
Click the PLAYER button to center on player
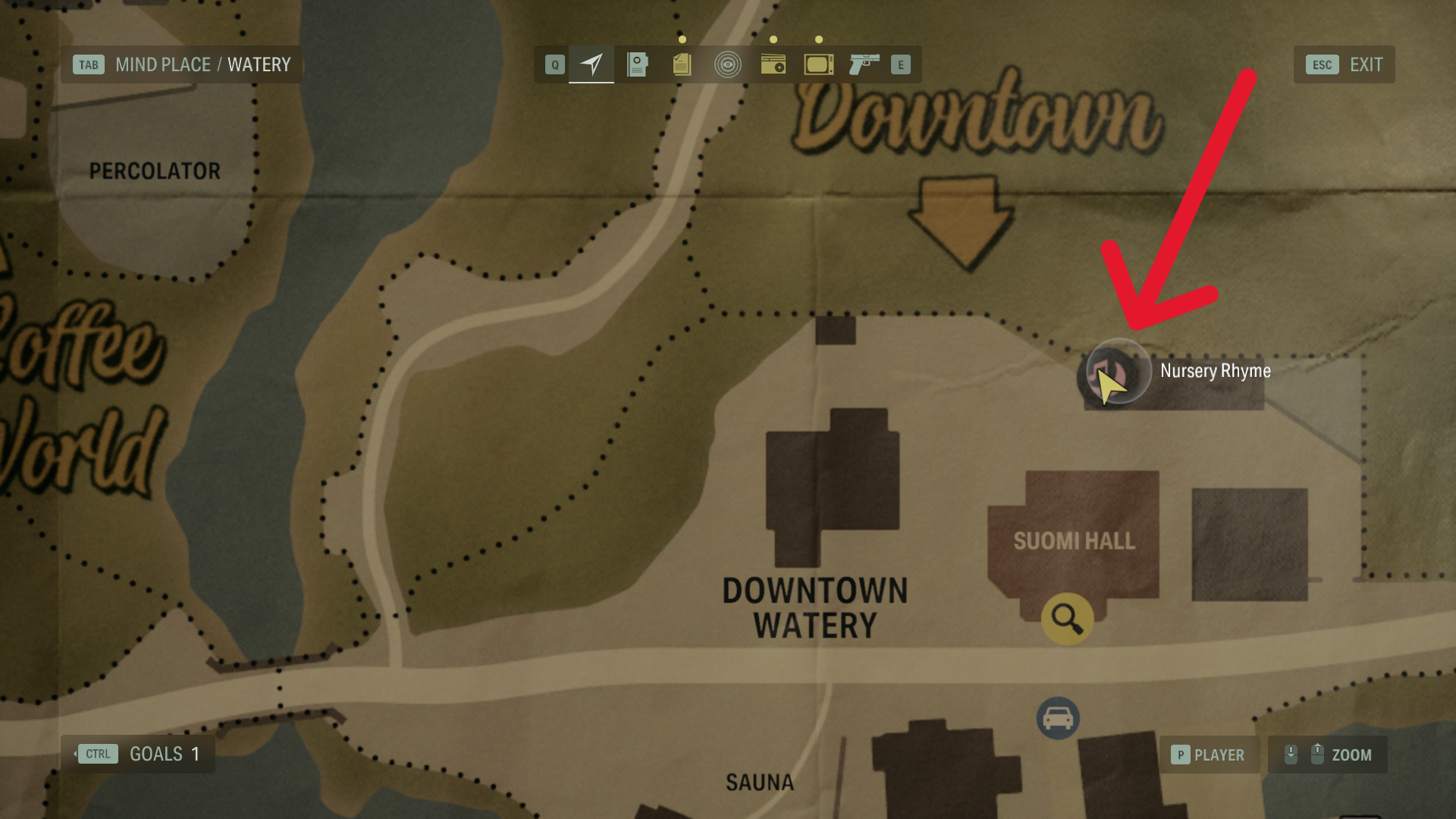(1210, 755)
